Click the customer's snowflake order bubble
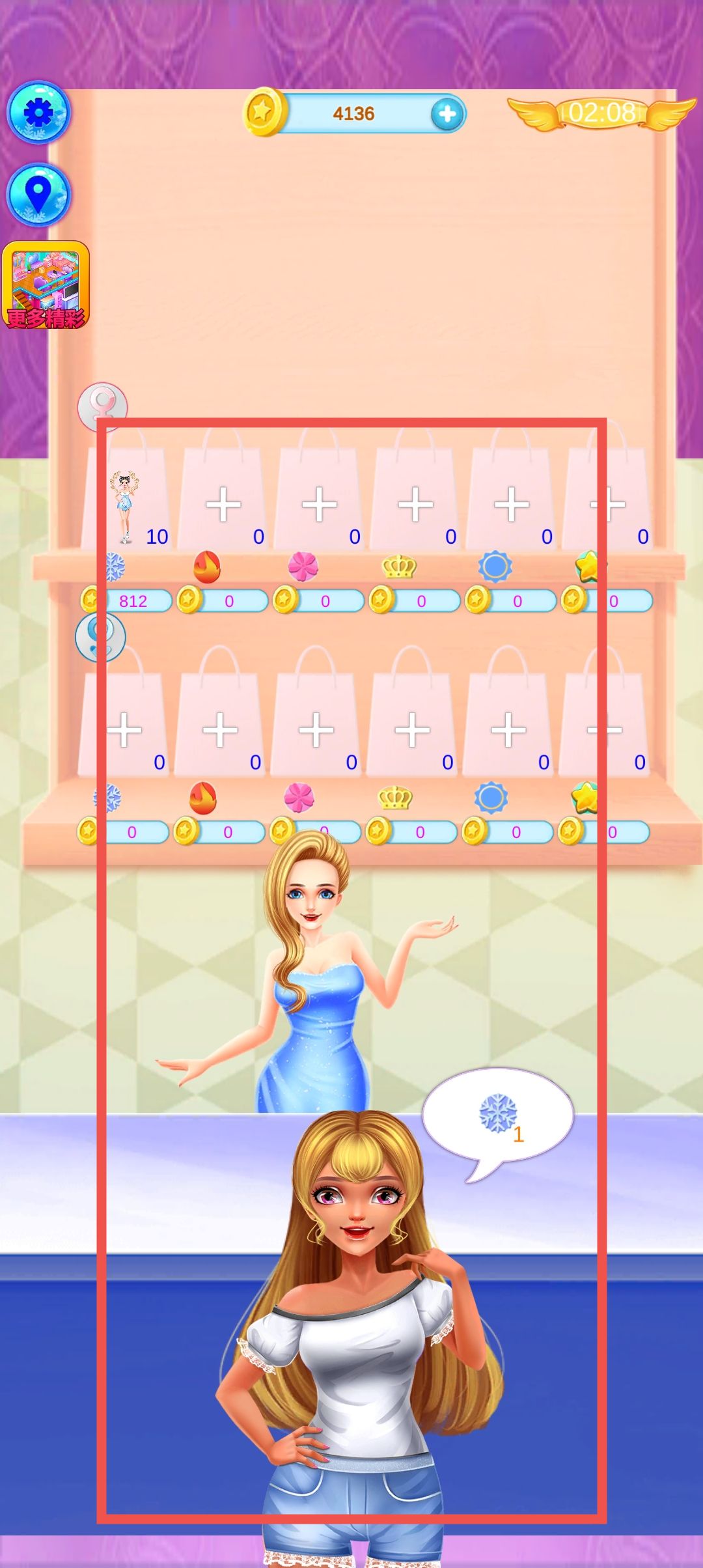This screenshot has width=703, height=1568. tap(498, 1116)
